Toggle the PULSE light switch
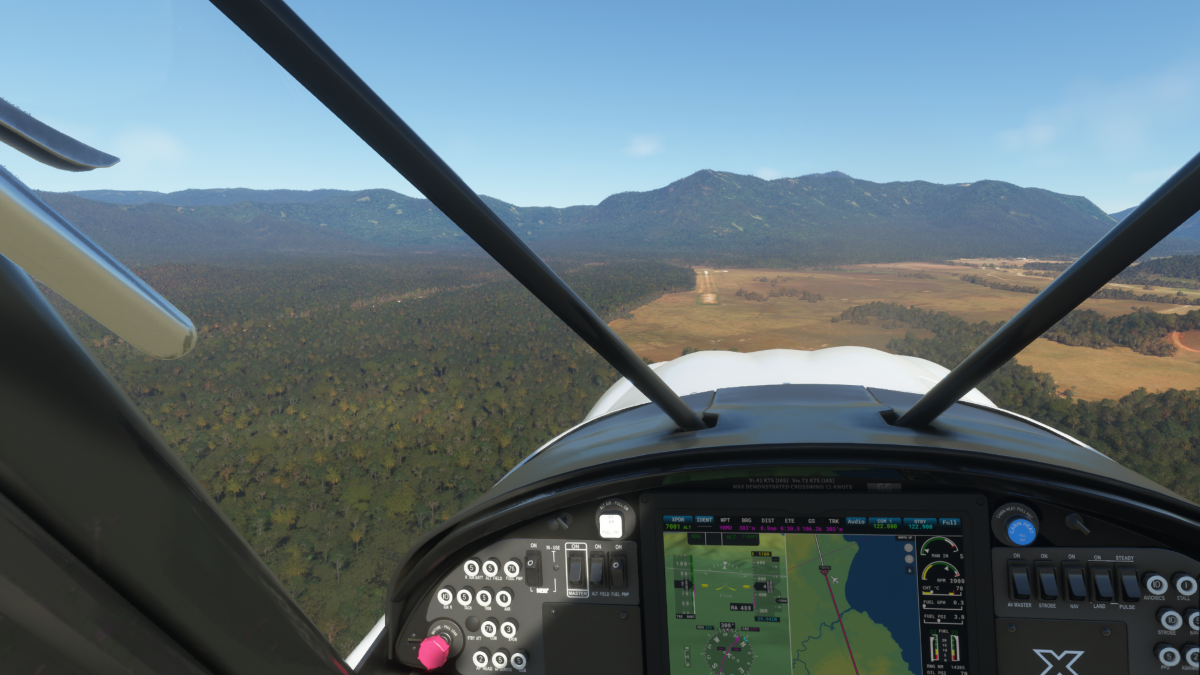The width and height of the screenshot is (1200, 675). pos(1130,581)
